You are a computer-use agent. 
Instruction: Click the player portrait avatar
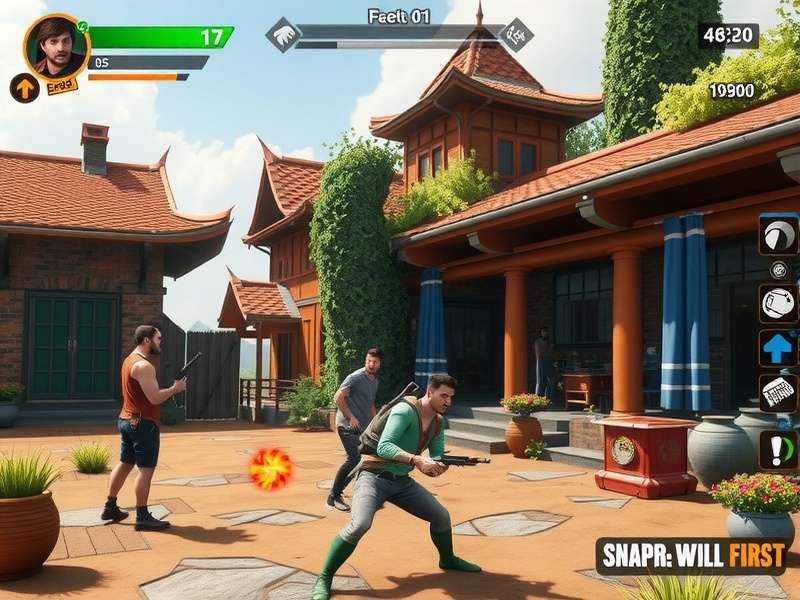point(56,46)
